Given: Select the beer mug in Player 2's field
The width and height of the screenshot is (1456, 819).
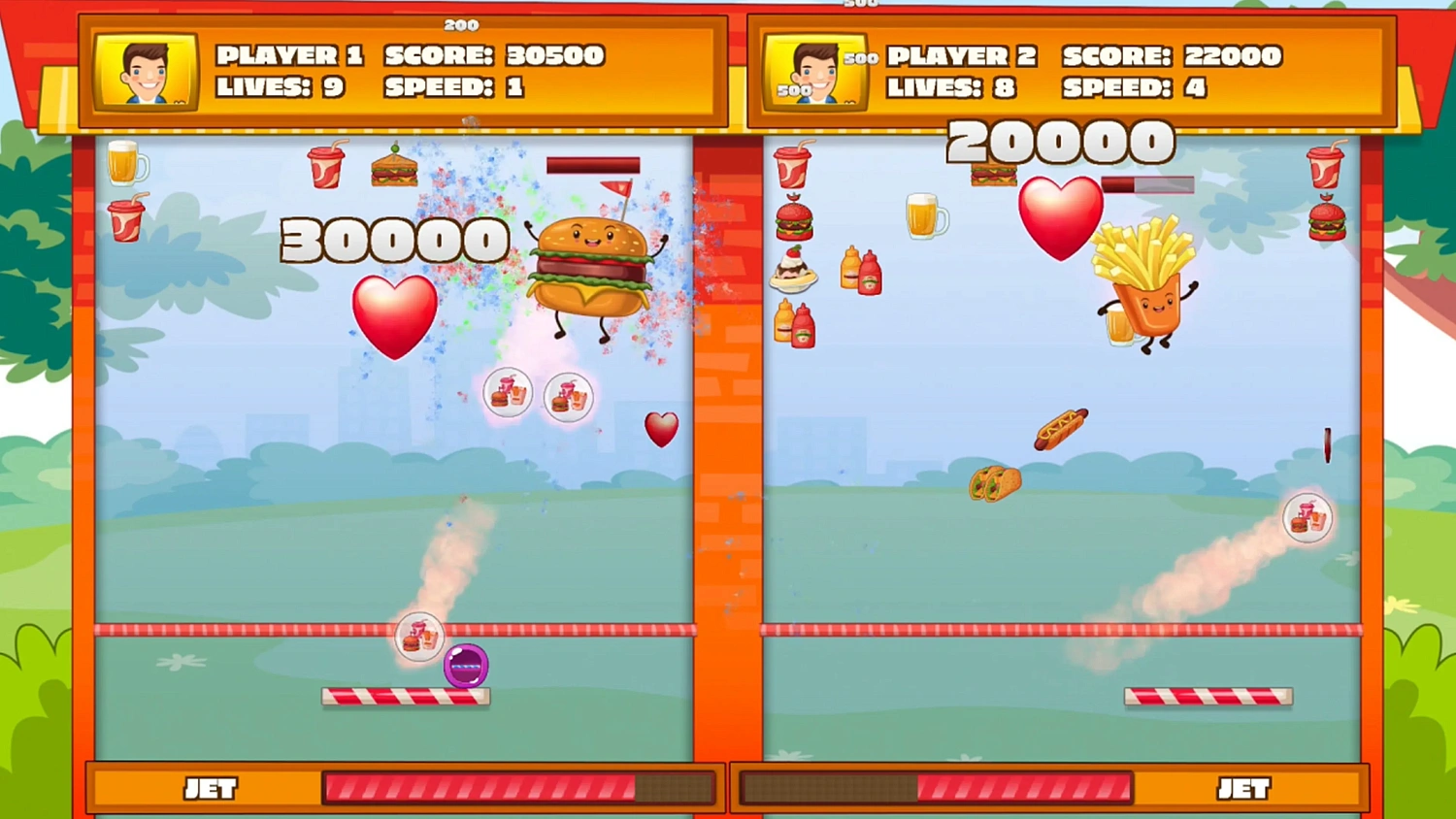Looking at the screenshot, I should (x=927, y=215).
